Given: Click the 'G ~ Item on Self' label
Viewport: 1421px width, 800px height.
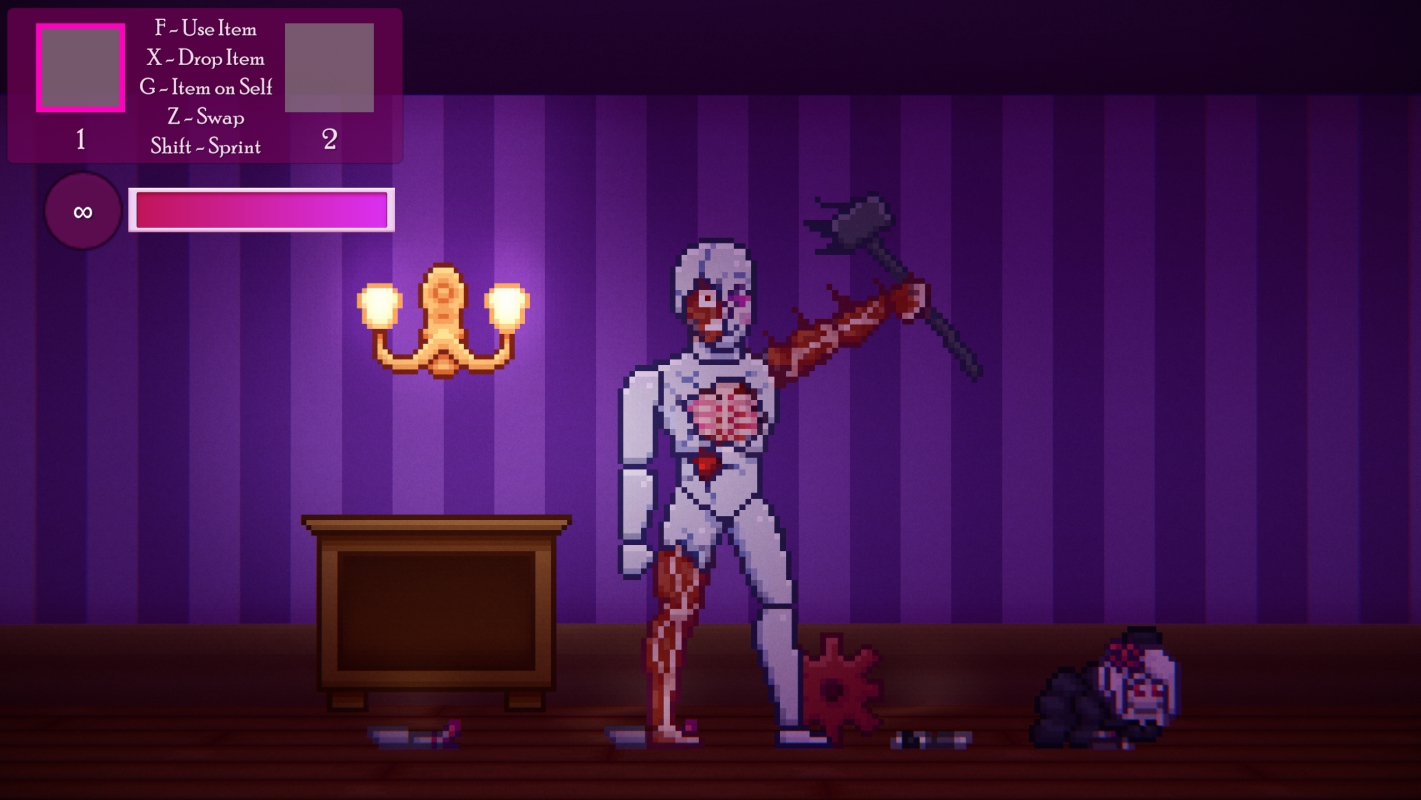Looking at the screenshot, I should (207, 87).
